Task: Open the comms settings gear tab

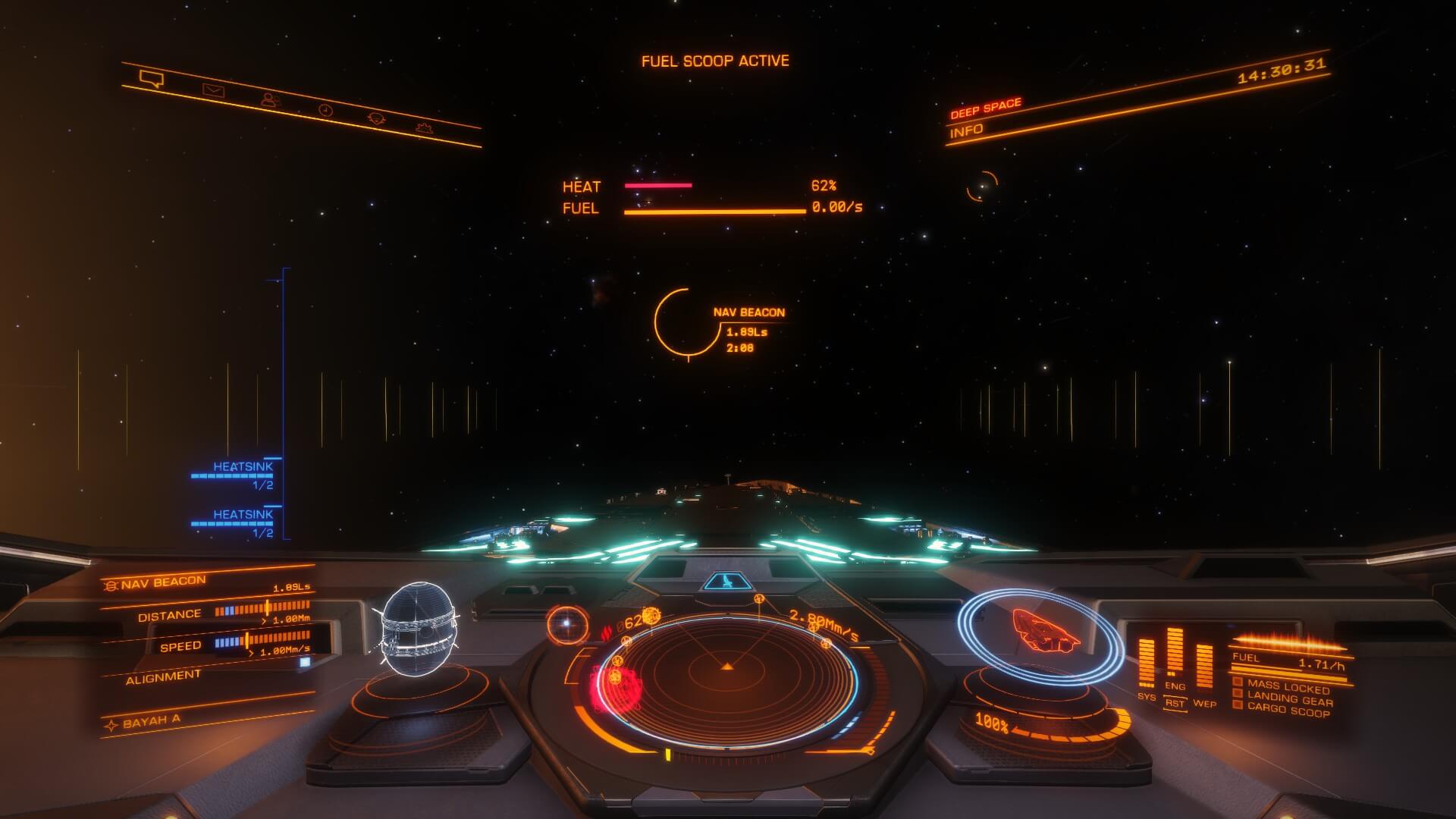Action: coord(376,119)
